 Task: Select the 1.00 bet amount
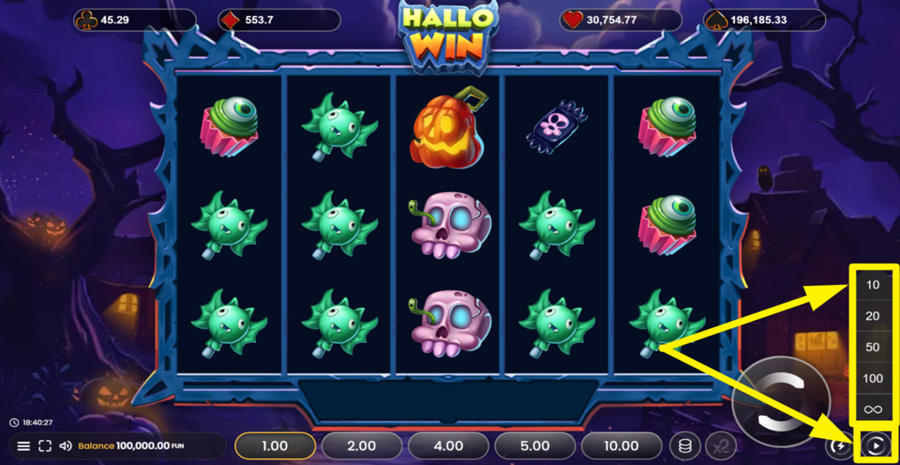(x=275, y=446)
